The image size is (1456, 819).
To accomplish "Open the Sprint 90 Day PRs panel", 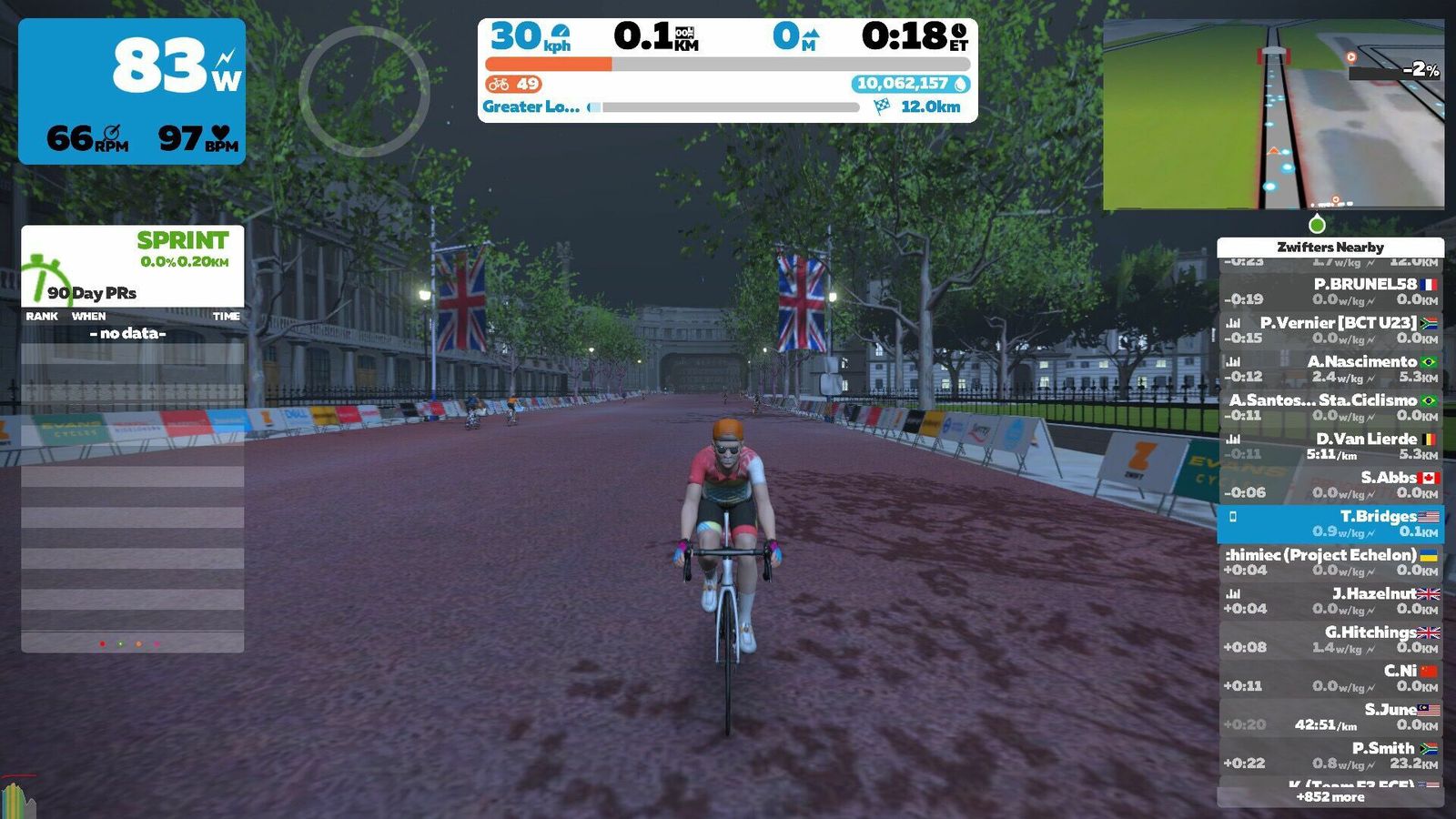I will (x=133, y=266).
